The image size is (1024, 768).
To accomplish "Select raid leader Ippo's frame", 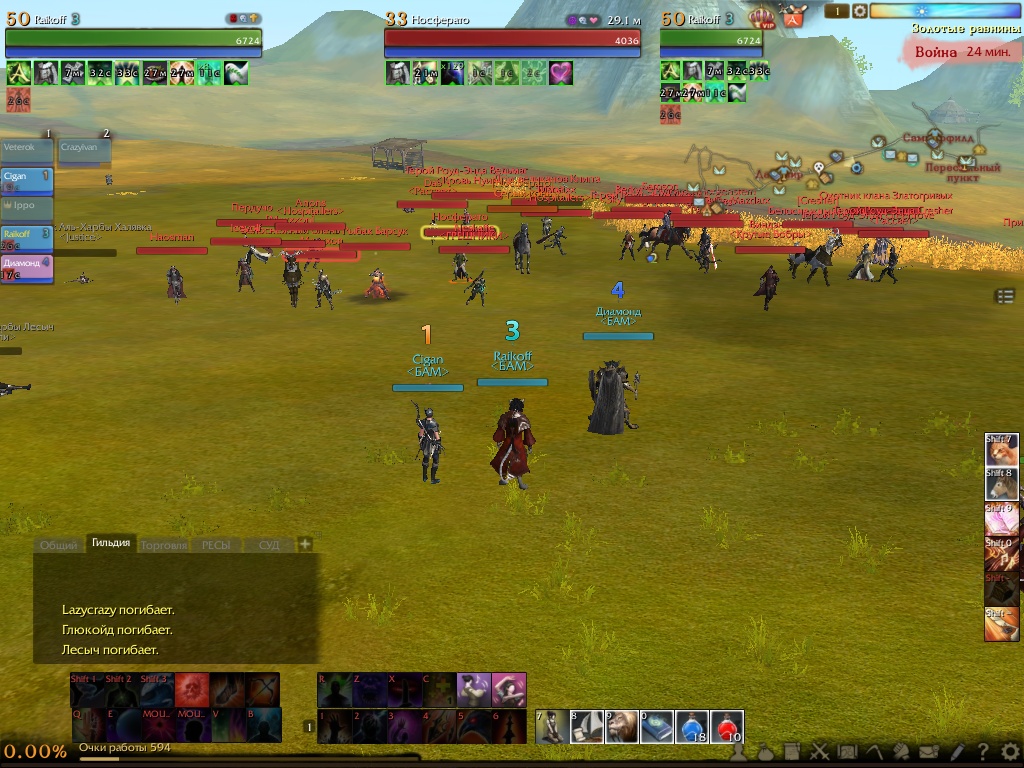I will 26,206.
